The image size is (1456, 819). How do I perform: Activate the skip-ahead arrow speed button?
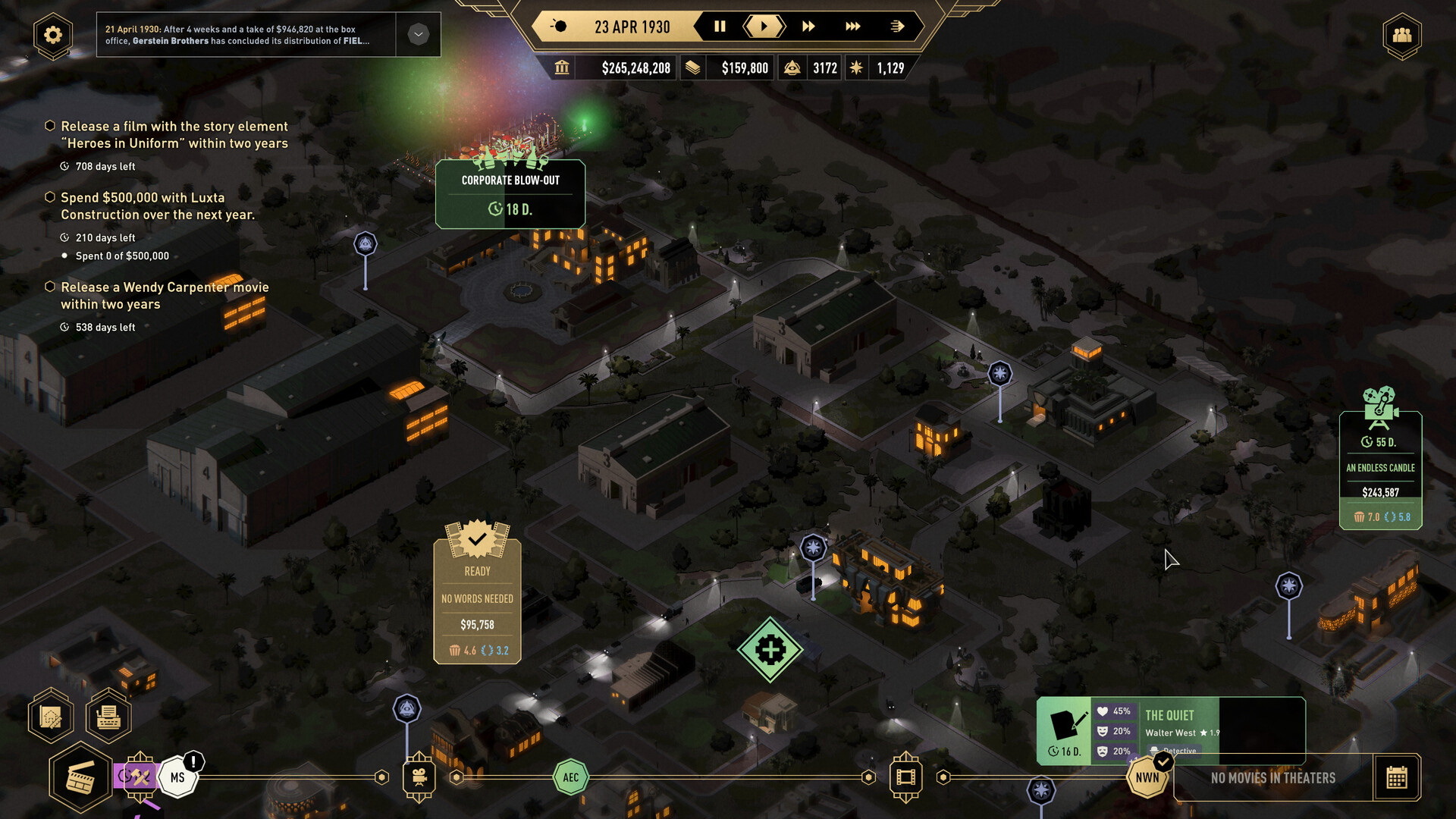pos(896,27)
